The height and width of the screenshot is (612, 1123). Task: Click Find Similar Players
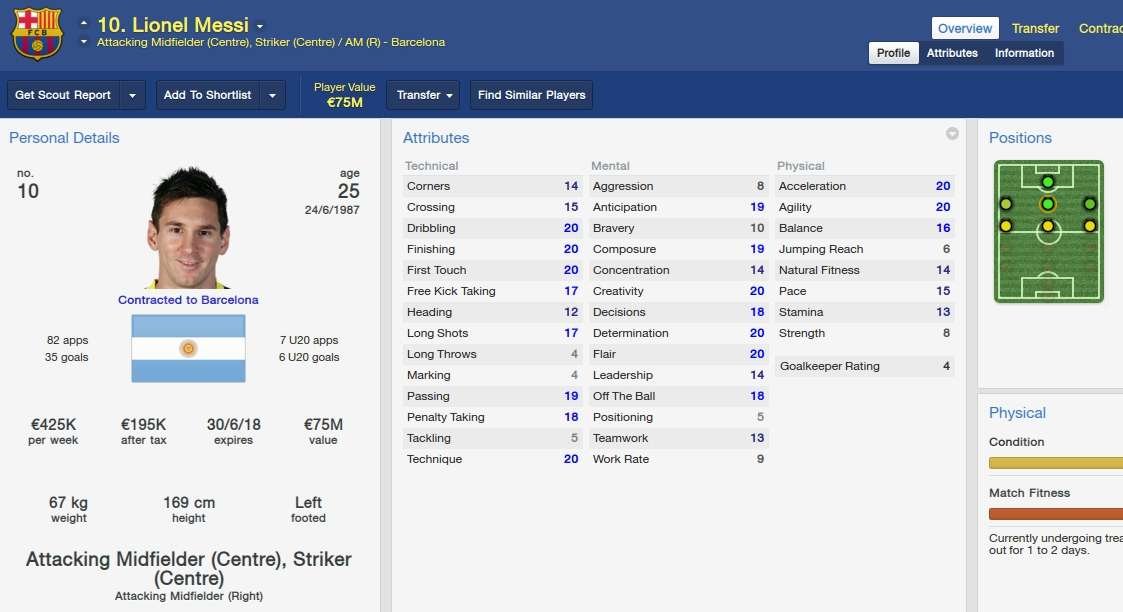(x=531, y=95)
